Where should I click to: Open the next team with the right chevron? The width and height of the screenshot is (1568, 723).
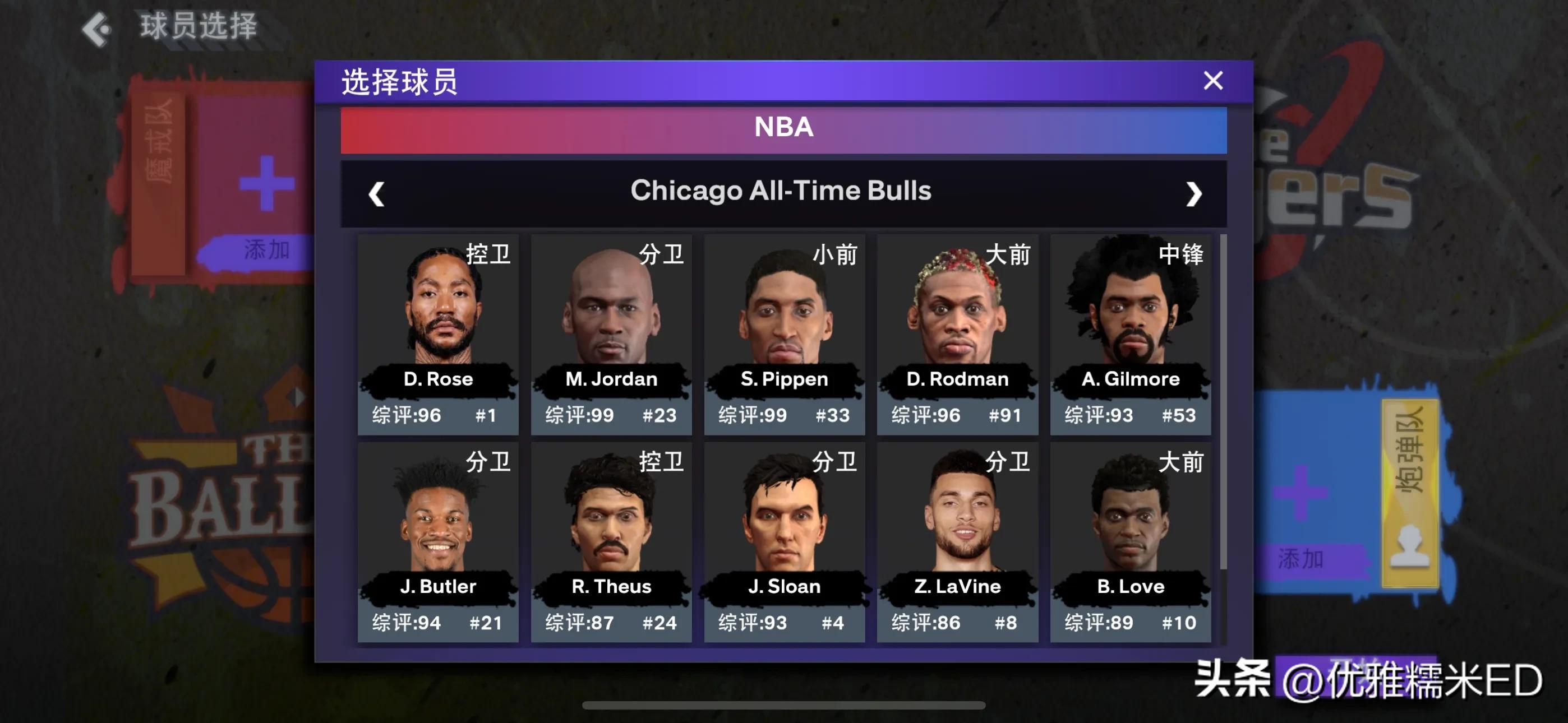1193,192
